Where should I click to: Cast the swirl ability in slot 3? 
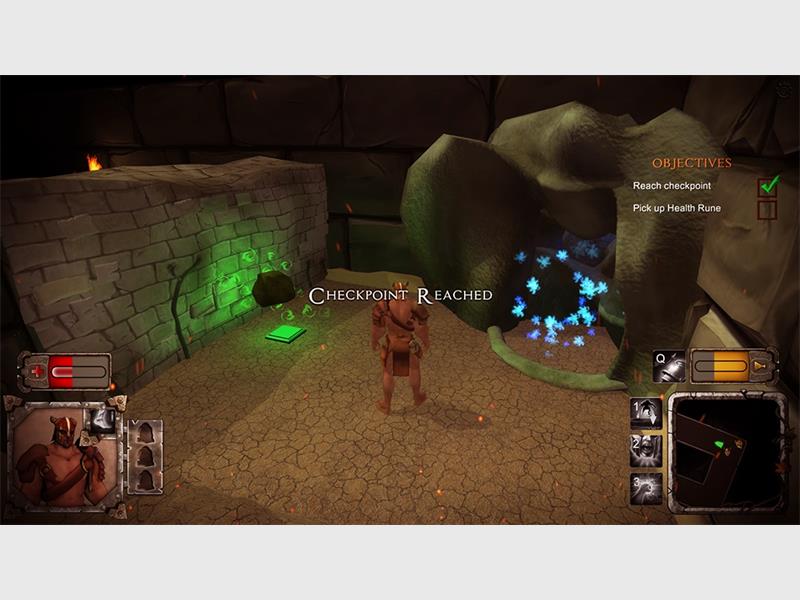645,487
